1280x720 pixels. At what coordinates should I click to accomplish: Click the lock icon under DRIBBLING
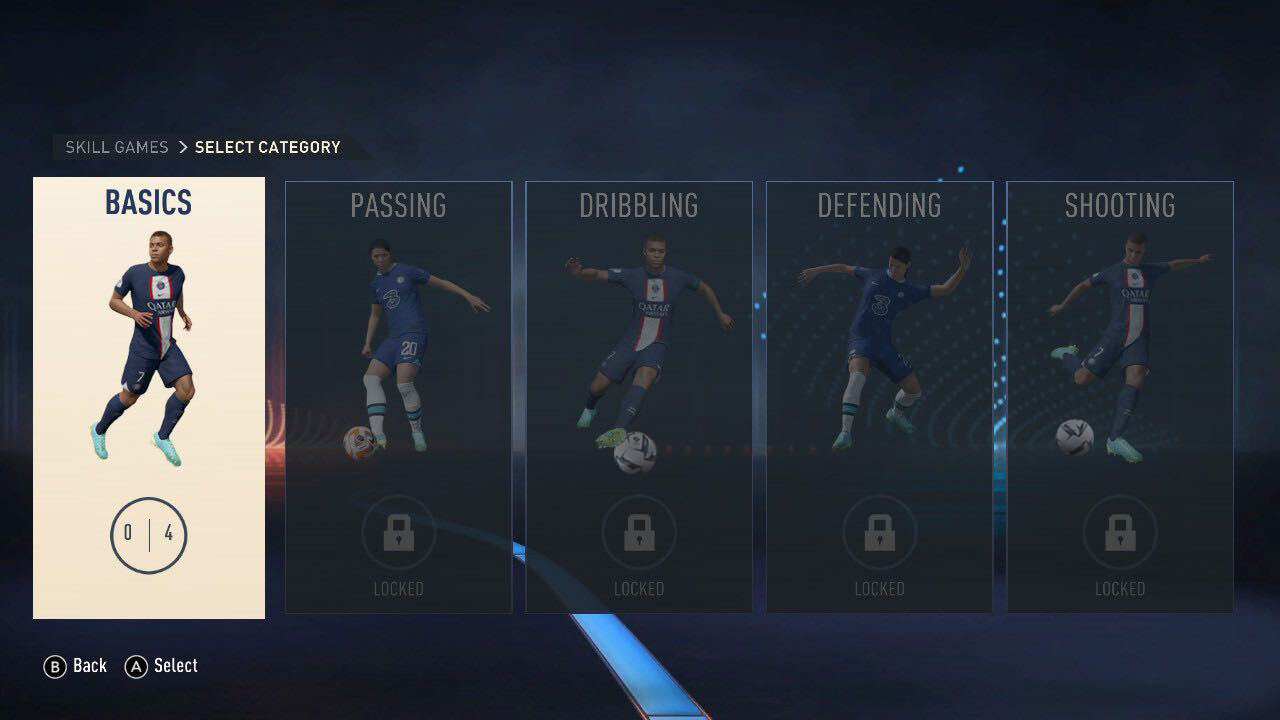point(639,533)
